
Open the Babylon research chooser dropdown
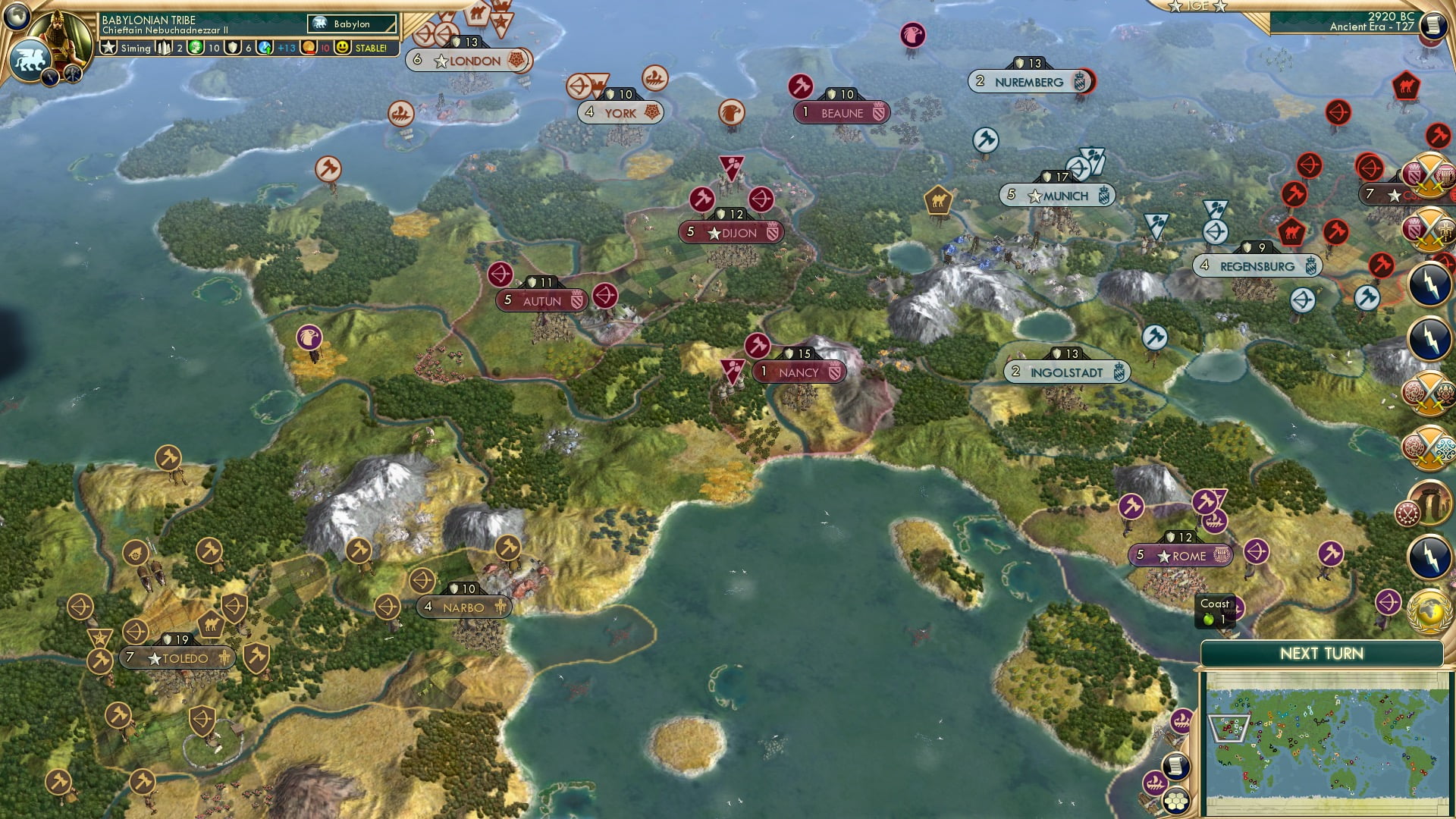353,24
